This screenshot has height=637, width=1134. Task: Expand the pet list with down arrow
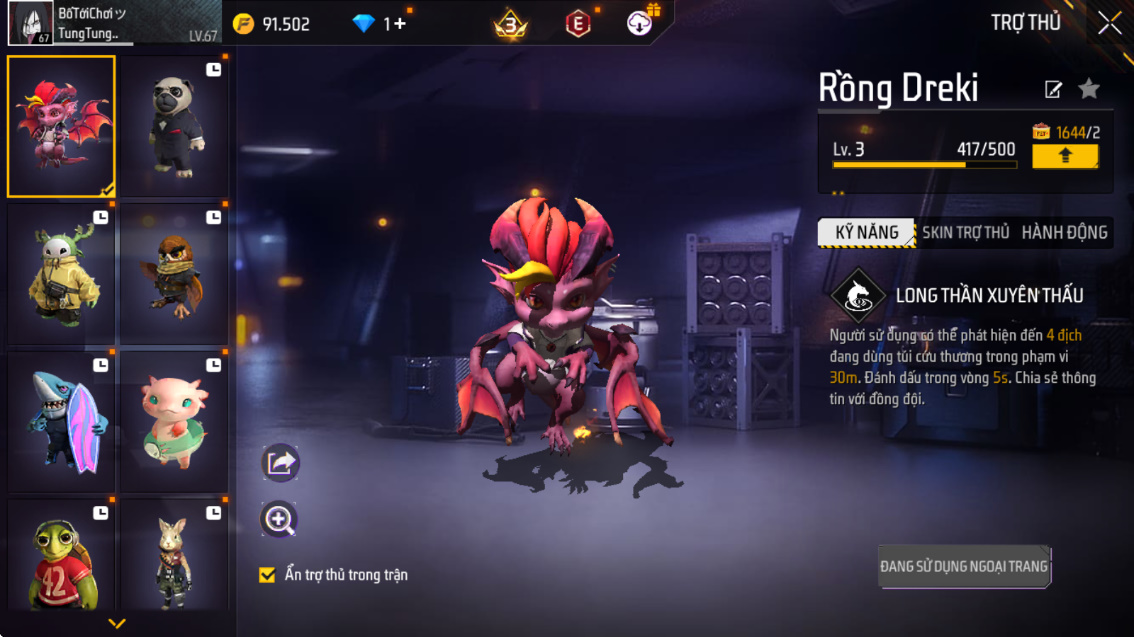[x=117, y=624]
